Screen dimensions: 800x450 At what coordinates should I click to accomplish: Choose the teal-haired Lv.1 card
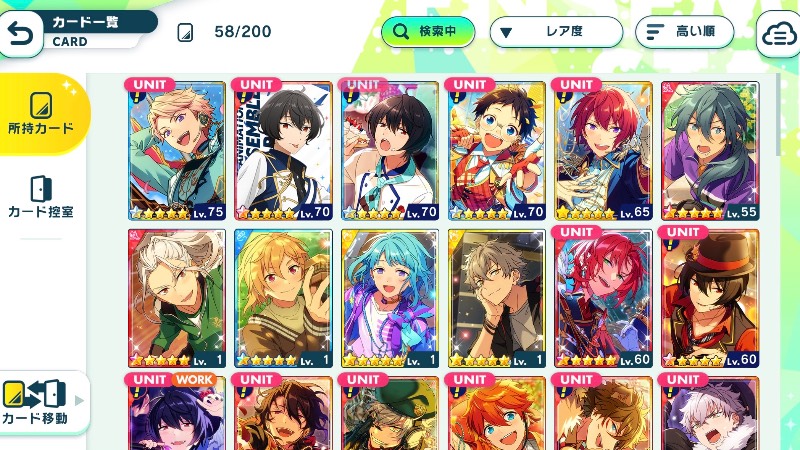(390, 297)
